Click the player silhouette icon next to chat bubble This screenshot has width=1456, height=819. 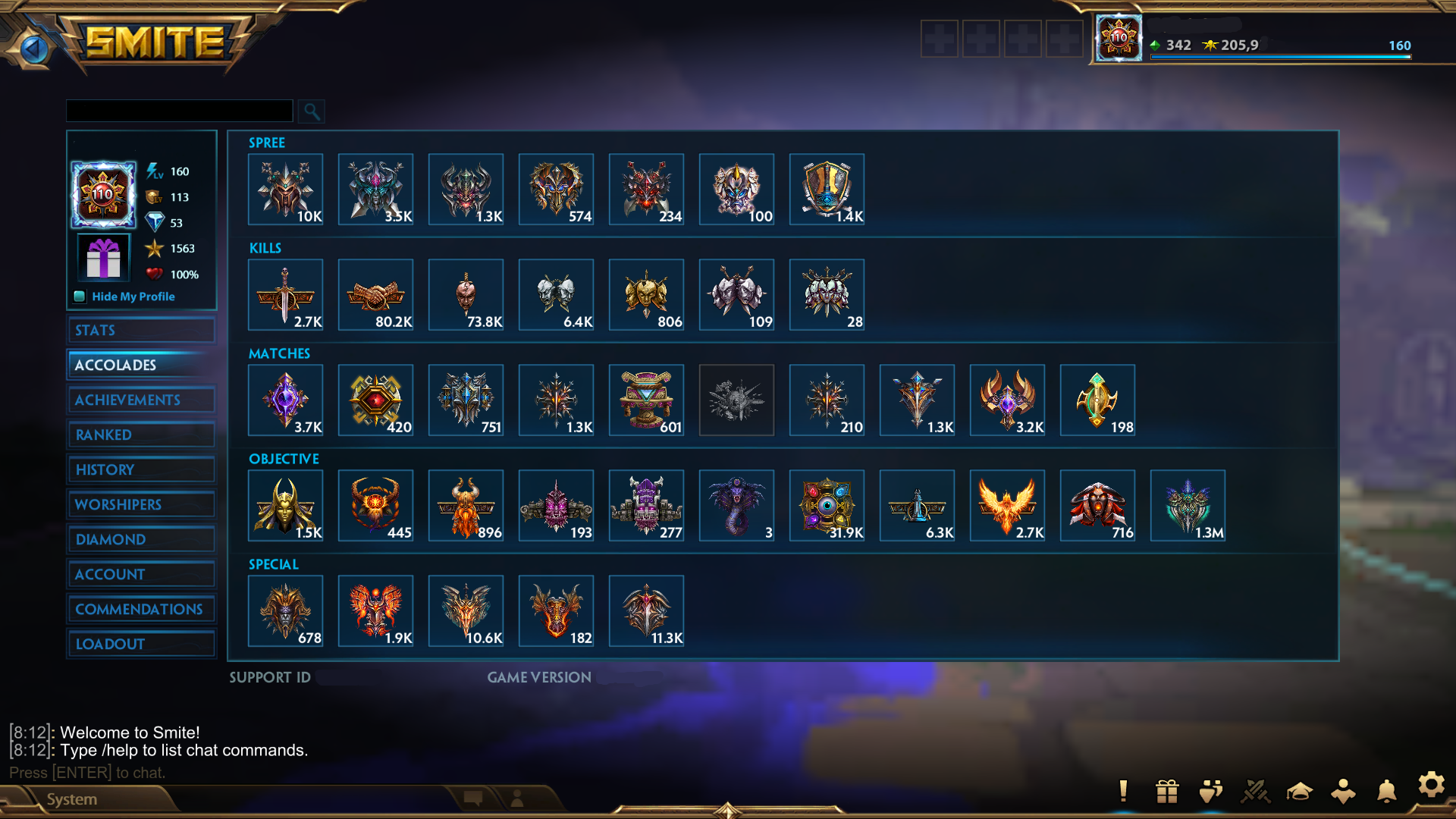pos(516,799)
